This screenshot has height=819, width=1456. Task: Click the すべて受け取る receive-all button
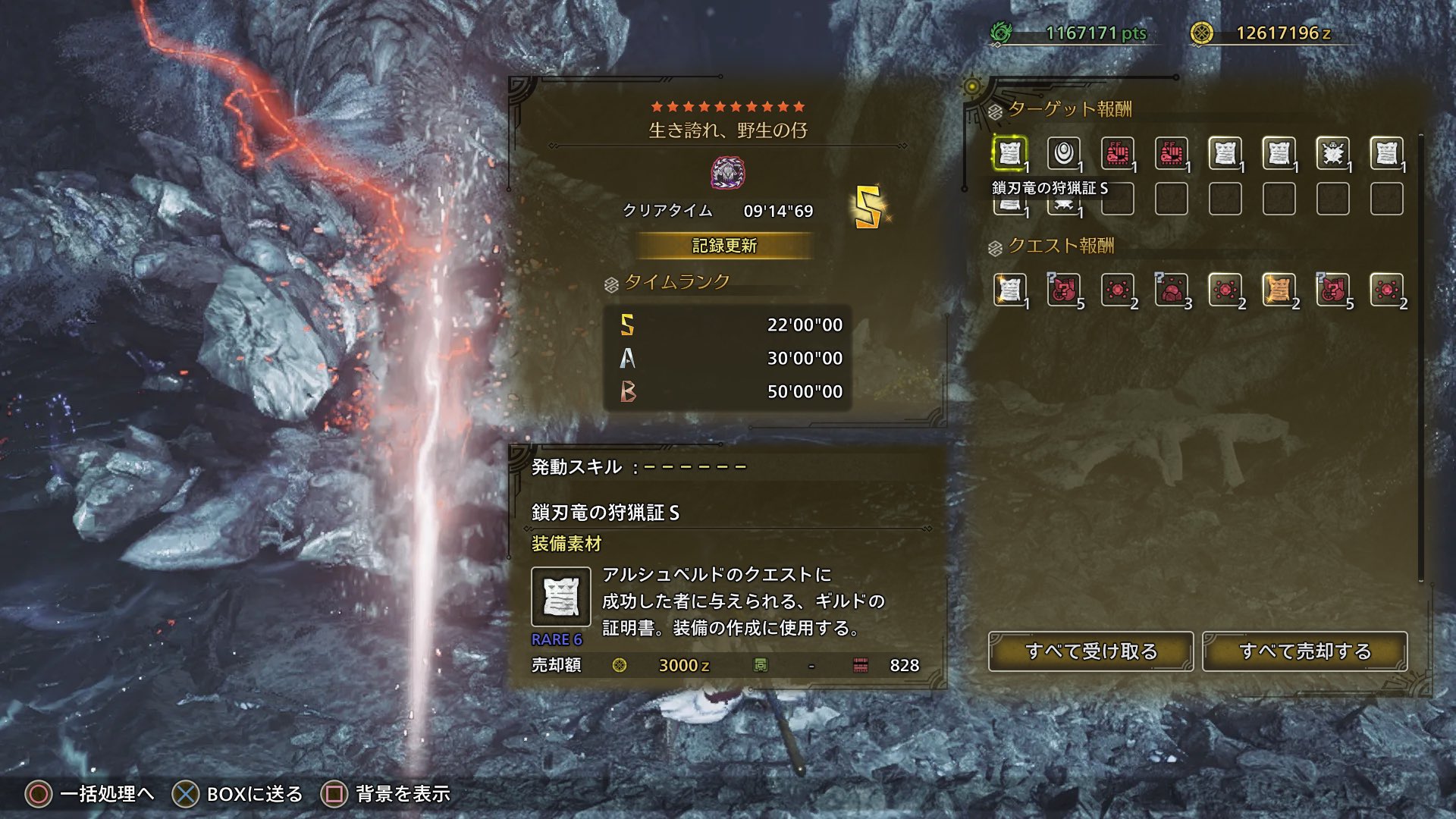tap(1090, 651)
